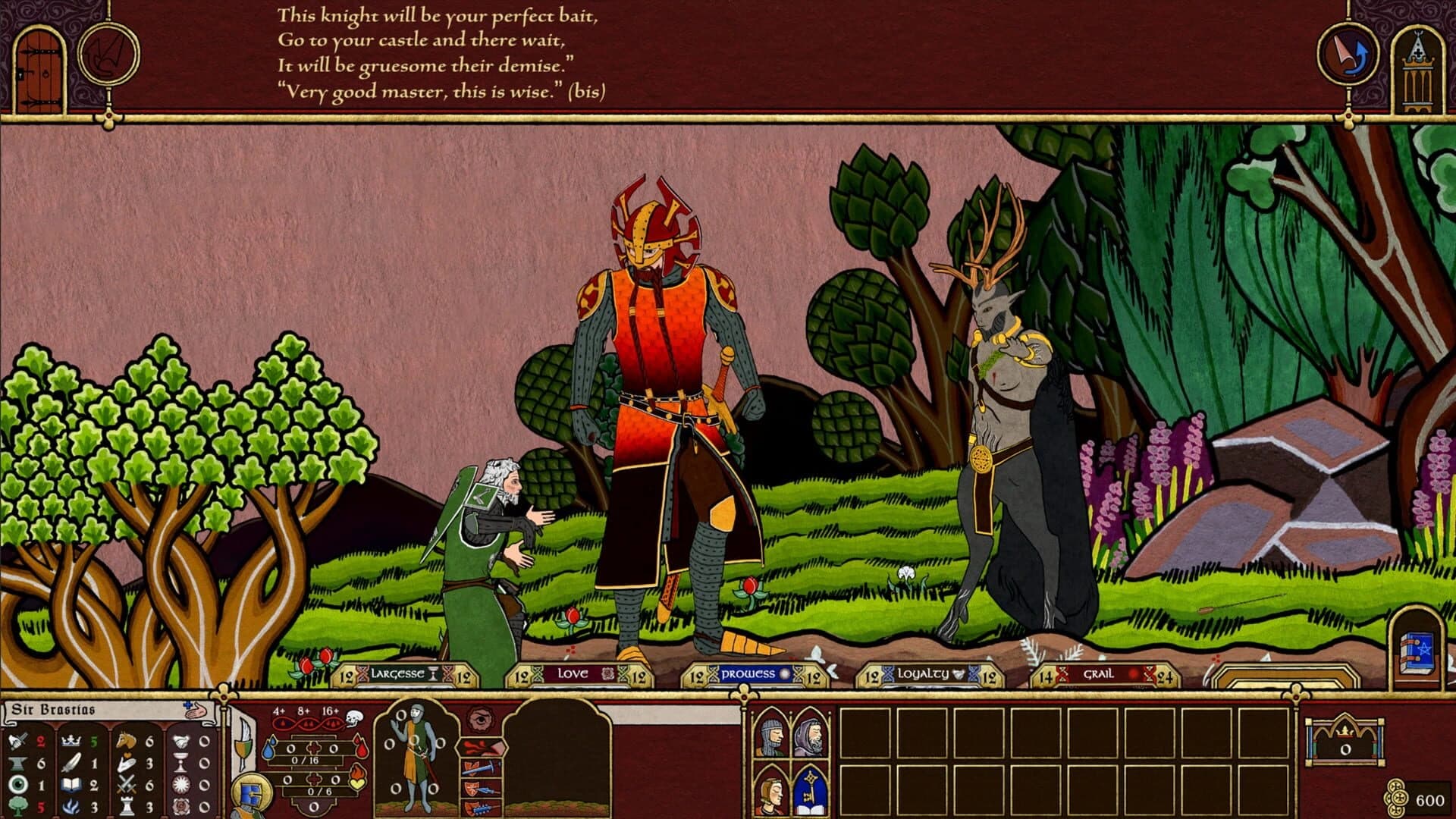Toggle the shield-and-axe defensive stance icon
The width and height of the screenshot is (1456, 819).
tap(482, 789)
